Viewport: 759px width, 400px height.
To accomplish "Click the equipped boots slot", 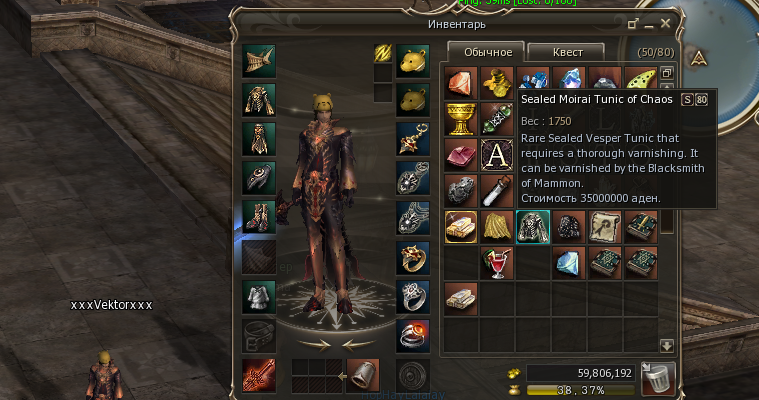I will tap(259, 217).
